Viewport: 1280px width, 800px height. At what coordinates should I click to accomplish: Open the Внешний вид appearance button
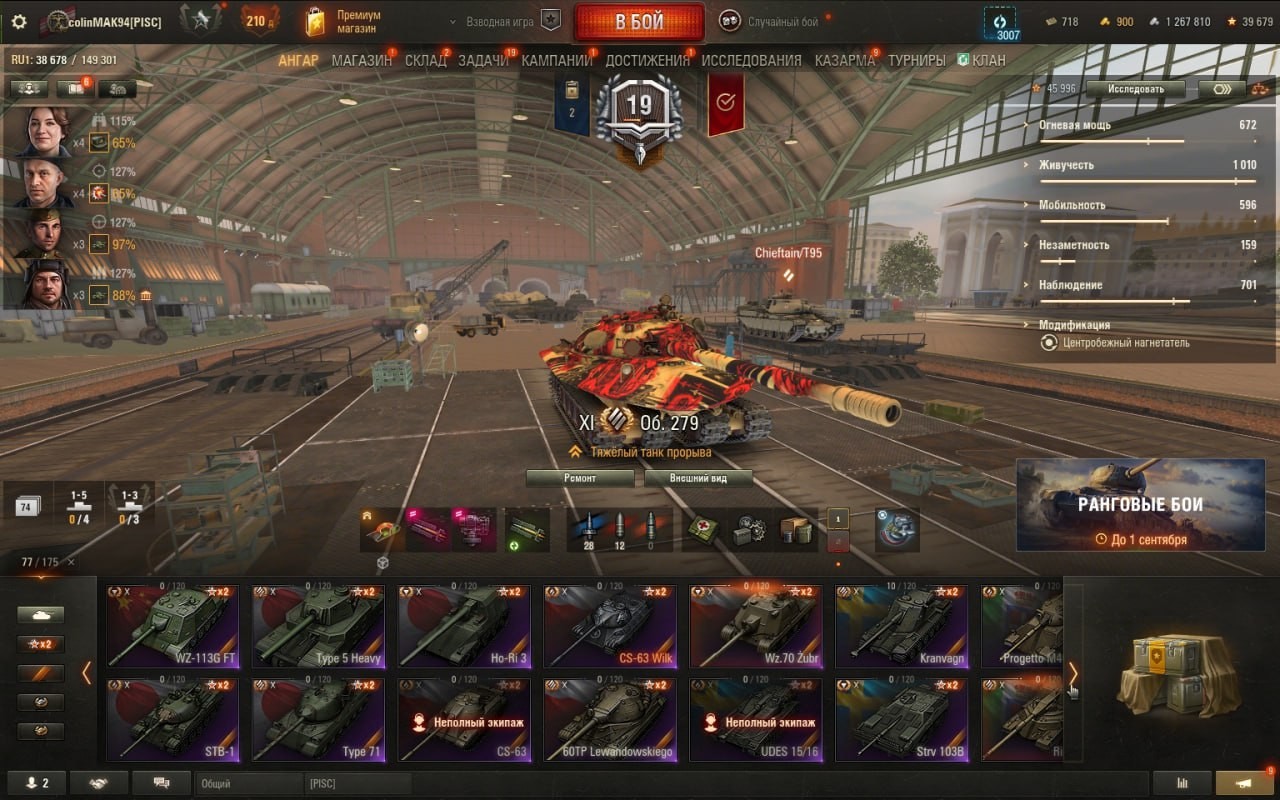(x=698, y=478)
